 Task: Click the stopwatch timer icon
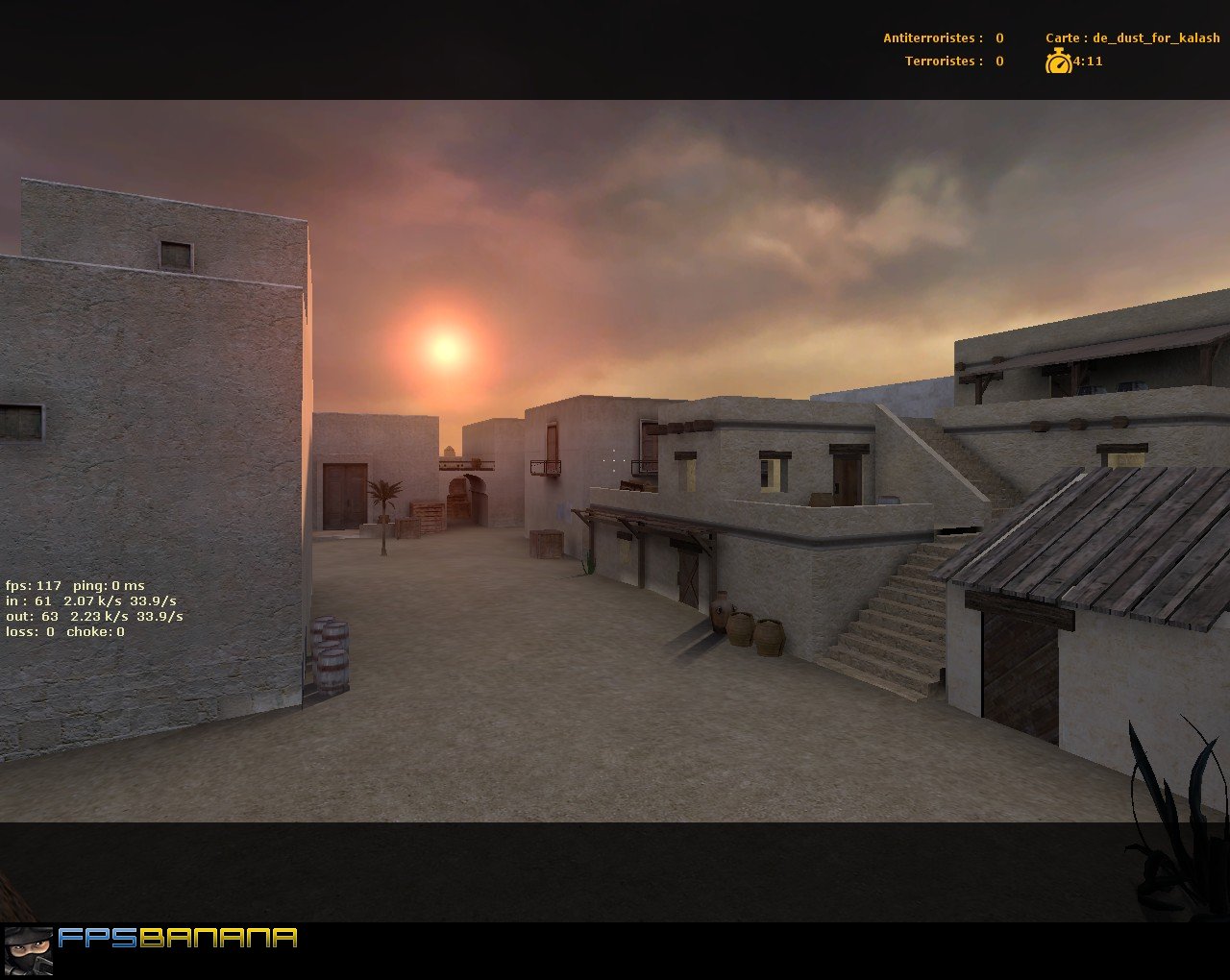pos(1058,61)
